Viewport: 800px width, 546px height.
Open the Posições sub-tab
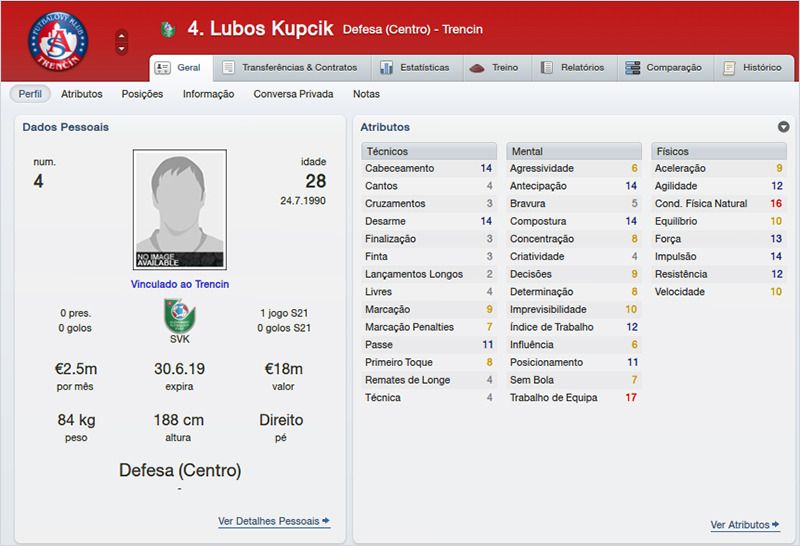142,94
